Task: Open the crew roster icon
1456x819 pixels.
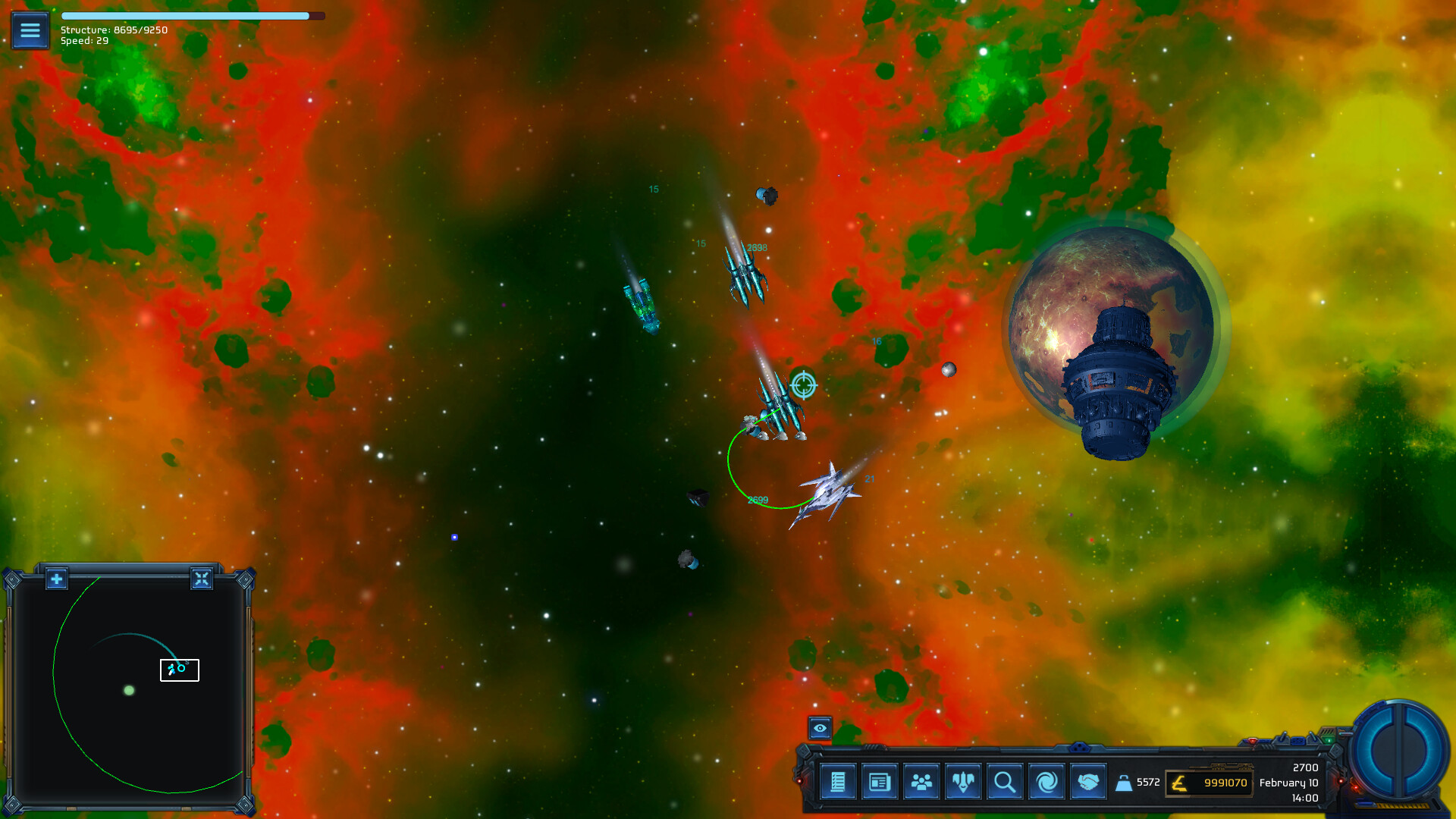Action: [x=921, y=783]
